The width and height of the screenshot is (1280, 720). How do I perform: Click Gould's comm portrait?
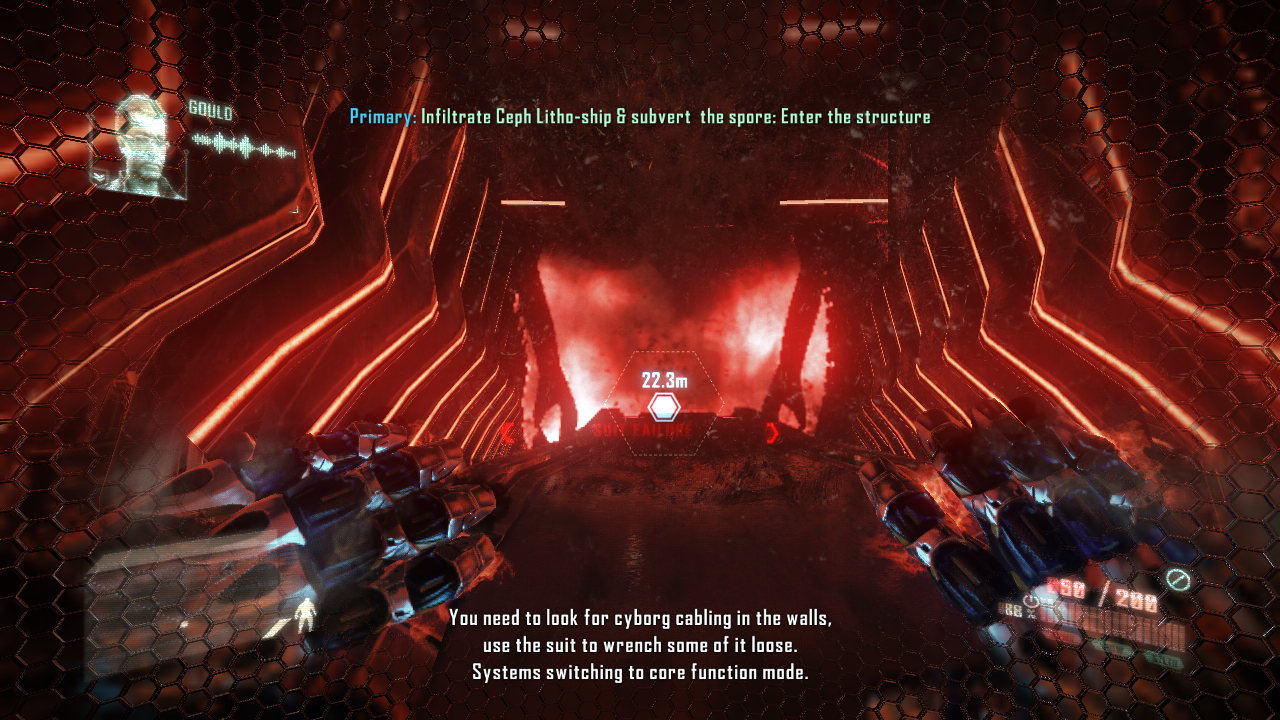pyautogui.click(x=140, y=146)
